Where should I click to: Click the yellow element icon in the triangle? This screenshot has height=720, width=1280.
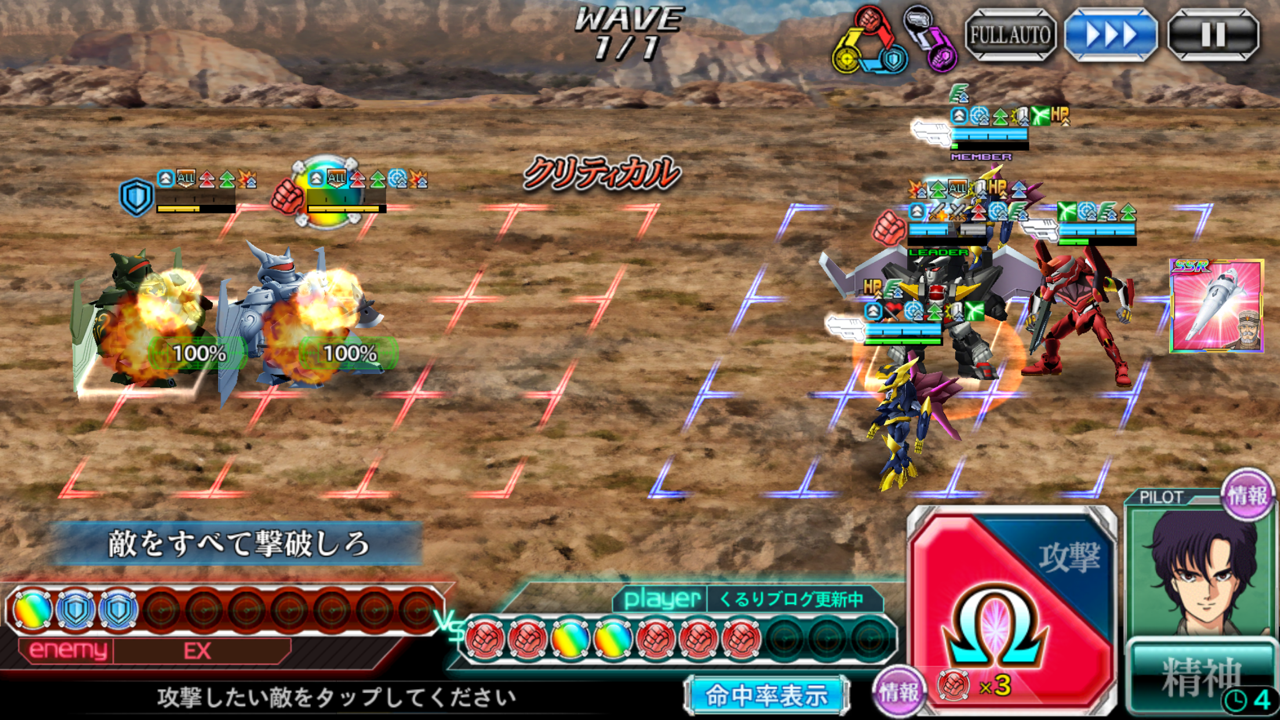click(x=848, y=58)
